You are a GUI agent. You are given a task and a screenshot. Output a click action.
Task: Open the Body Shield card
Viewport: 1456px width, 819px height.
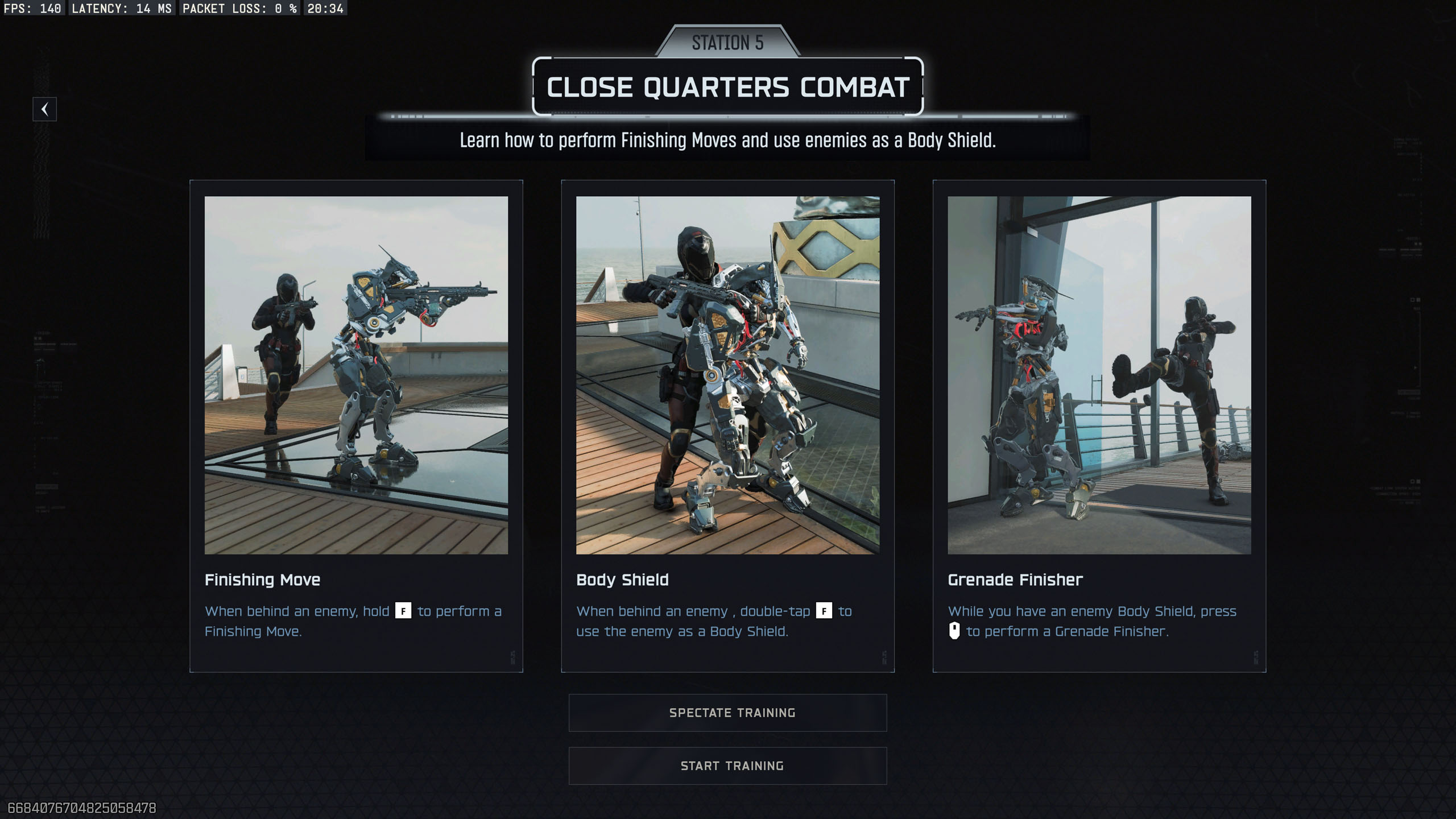[727, 425]
